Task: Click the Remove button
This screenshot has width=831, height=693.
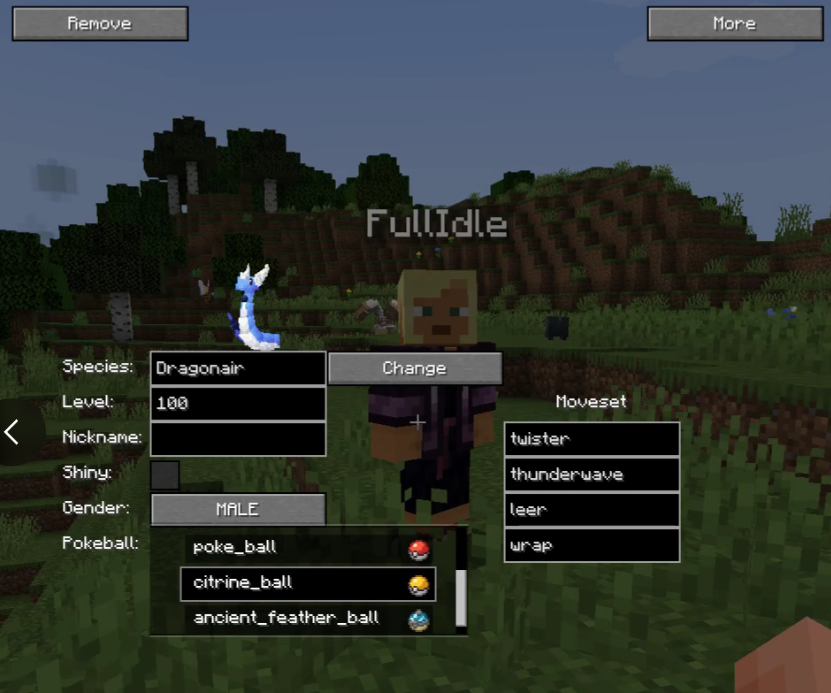Action: pyautogui.click(x=100, y=23)
